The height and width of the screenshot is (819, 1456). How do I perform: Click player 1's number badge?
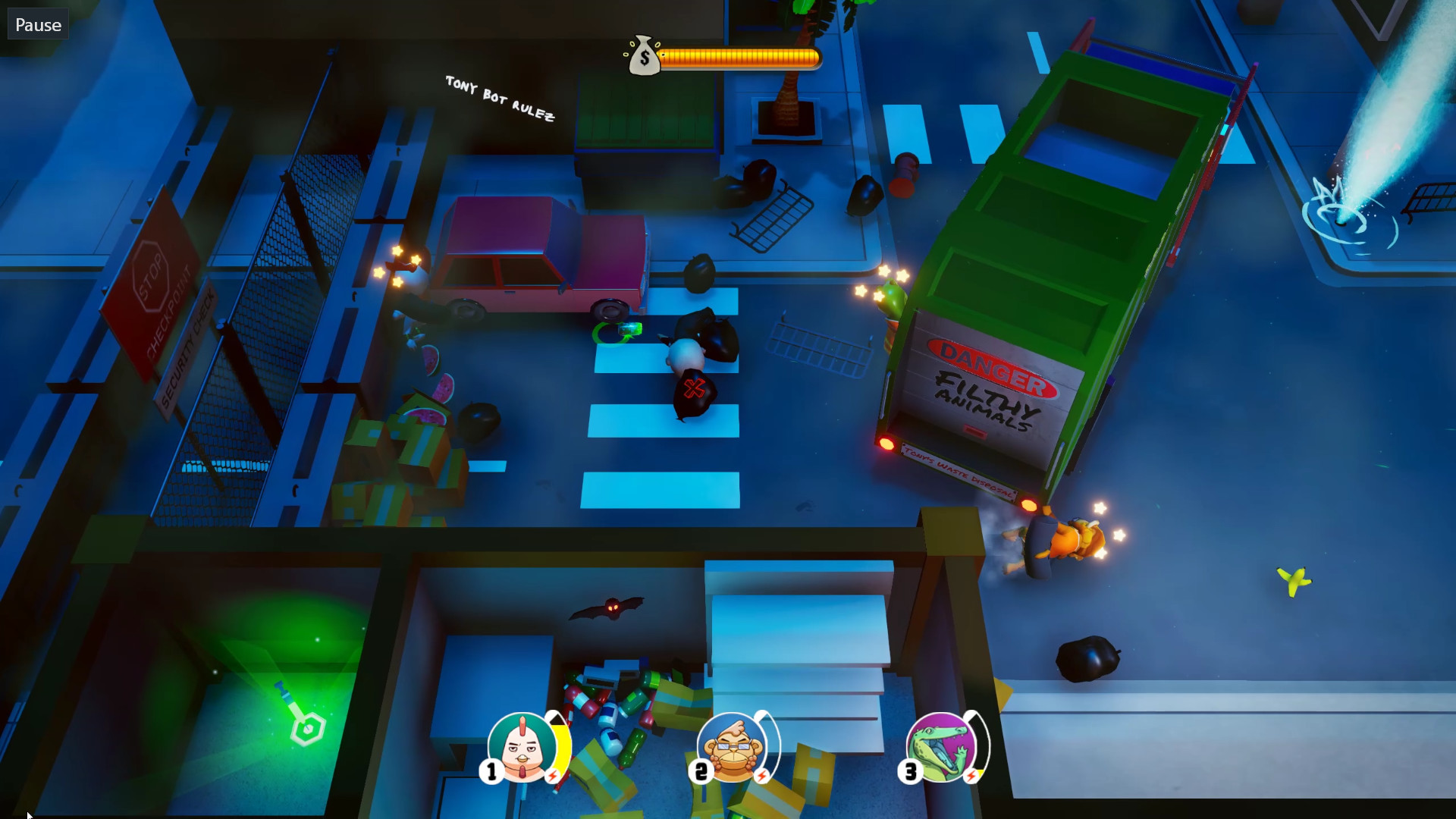(491, 771)
